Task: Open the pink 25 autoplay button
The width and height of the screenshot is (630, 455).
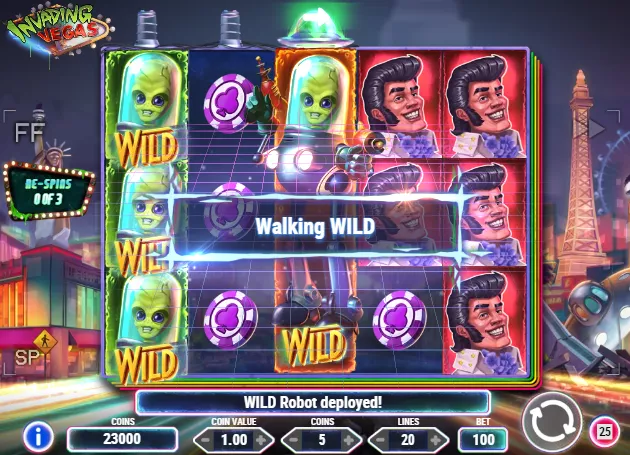Action: tap(604, 431)
